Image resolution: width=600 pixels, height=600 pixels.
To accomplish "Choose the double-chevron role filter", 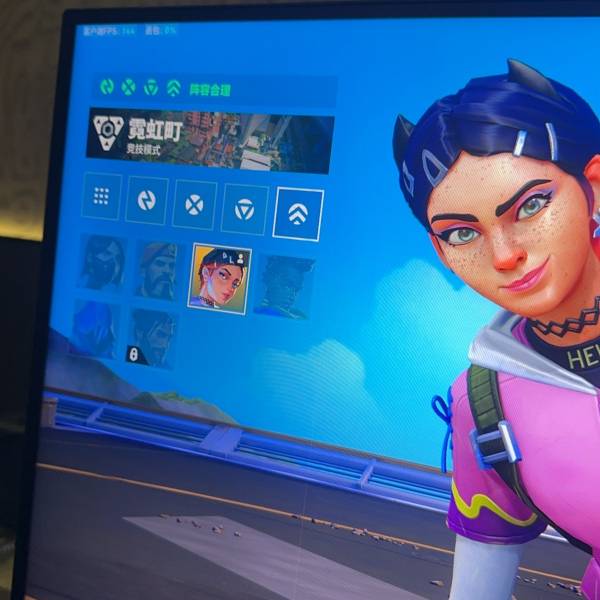I will pos(298,213).
